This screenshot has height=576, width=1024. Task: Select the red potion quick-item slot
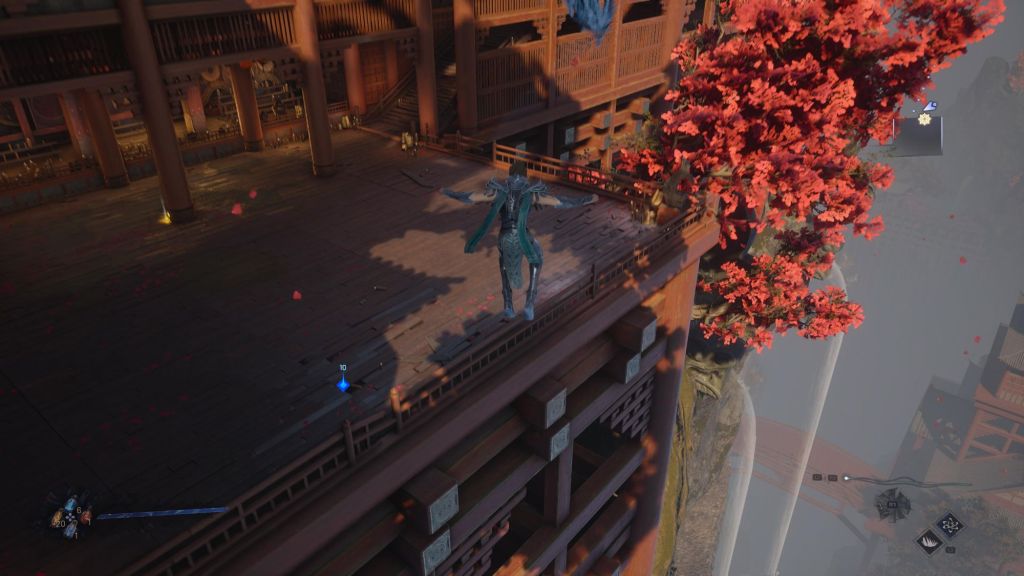(x=86, y=515)
